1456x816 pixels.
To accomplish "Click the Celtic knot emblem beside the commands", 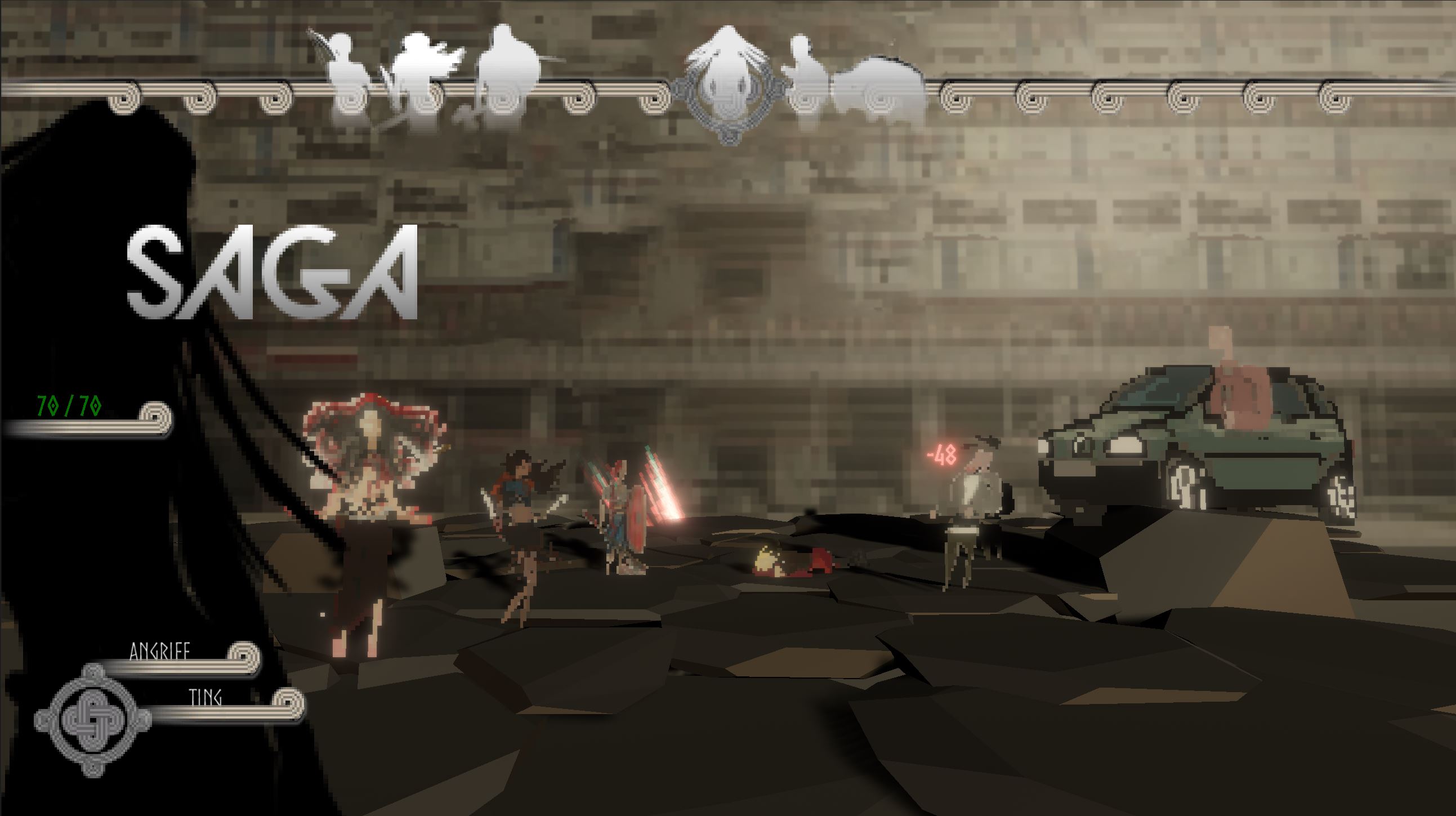I will coord(93,720).
